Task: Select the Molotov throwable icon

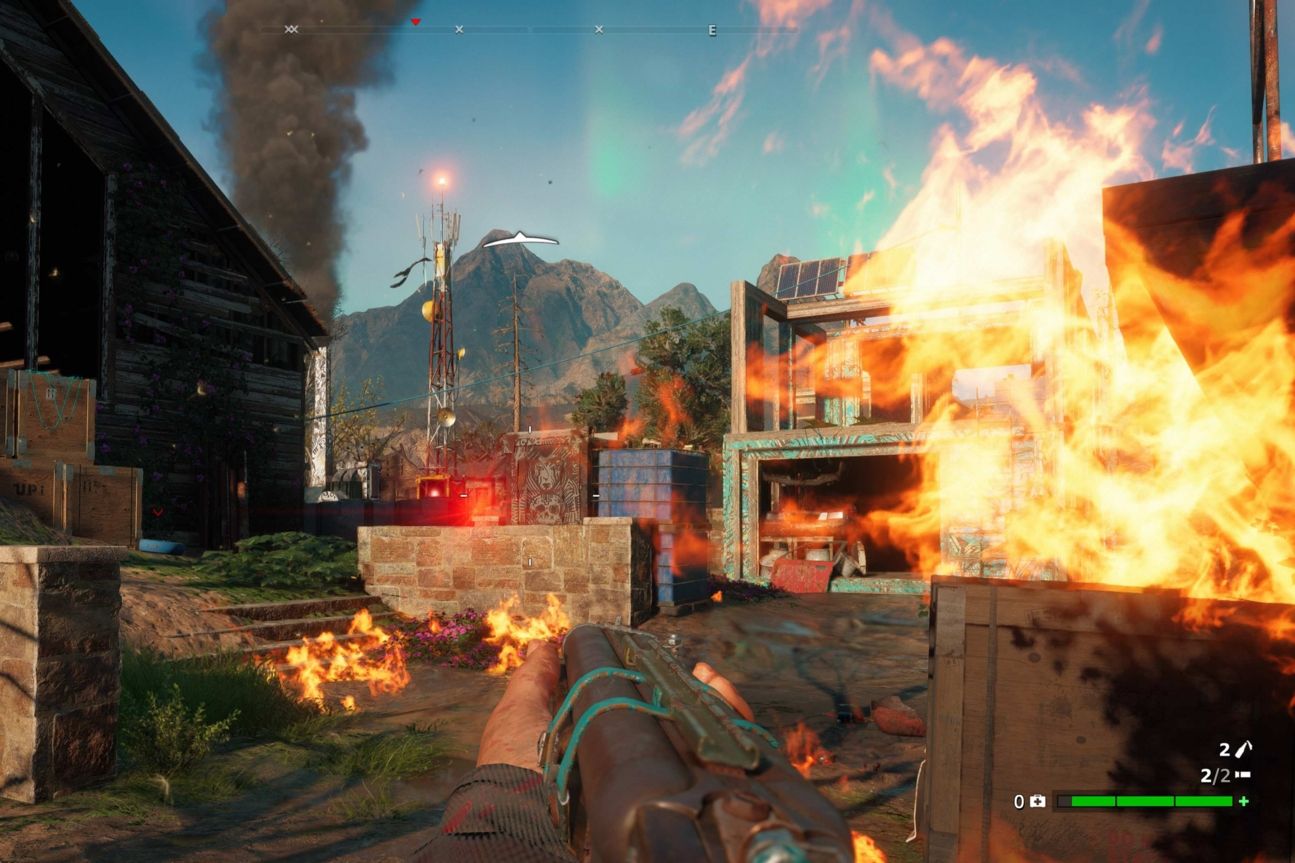Action: [x=1245, y=748]
